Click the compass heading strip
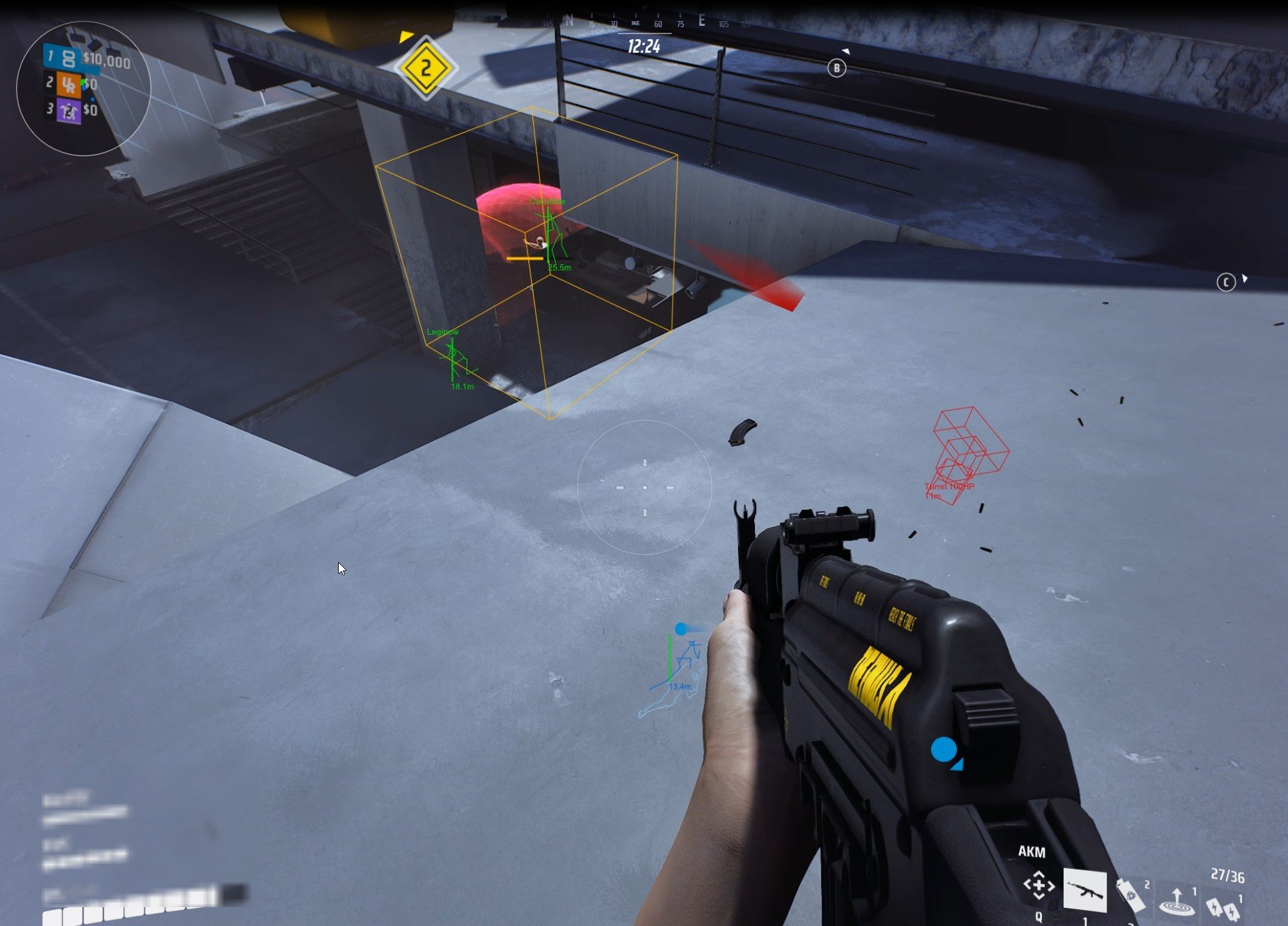 645,23
